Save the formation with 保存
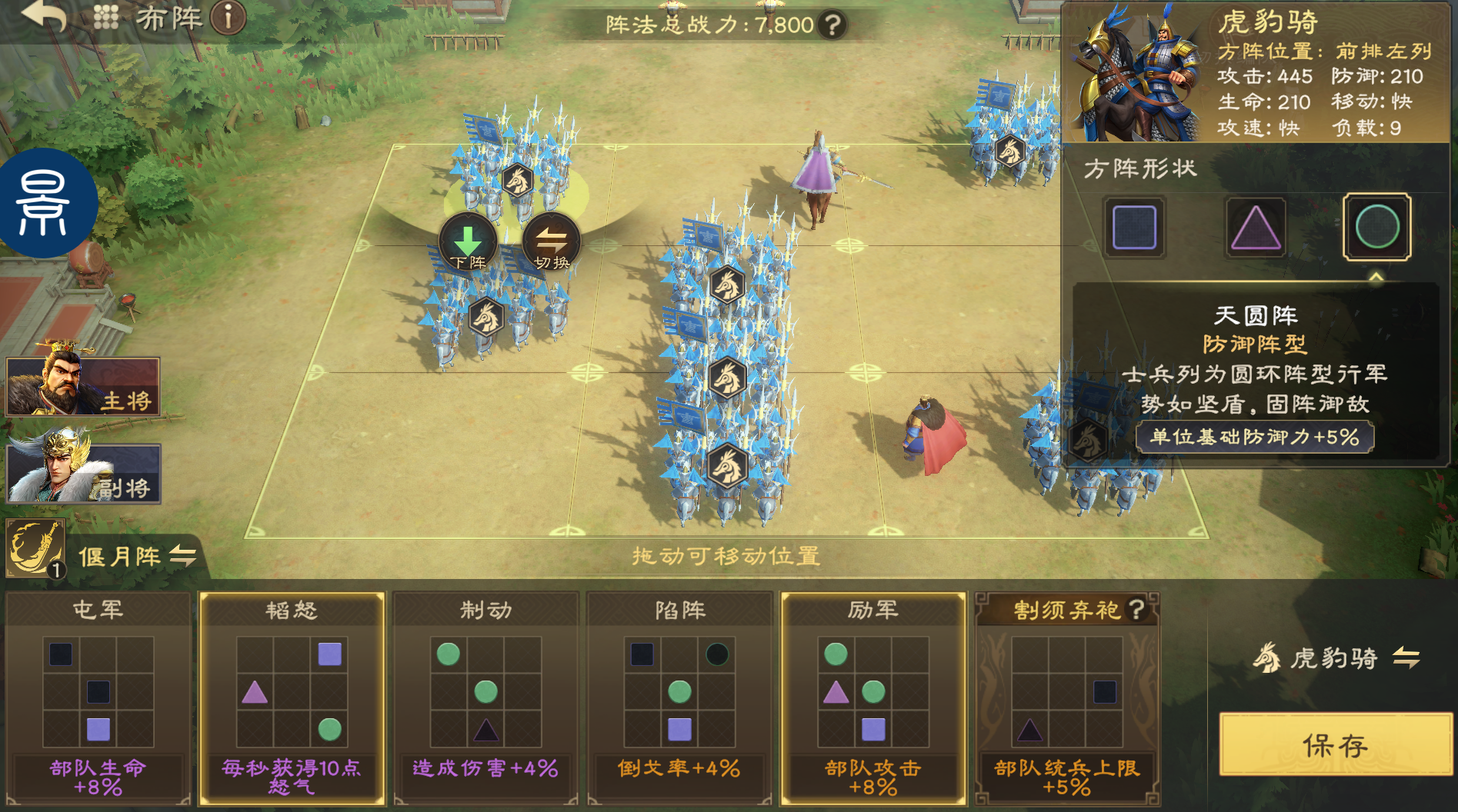This screenshot has height=812, width=1458. pyautogui.click(x=1335, y=744)
